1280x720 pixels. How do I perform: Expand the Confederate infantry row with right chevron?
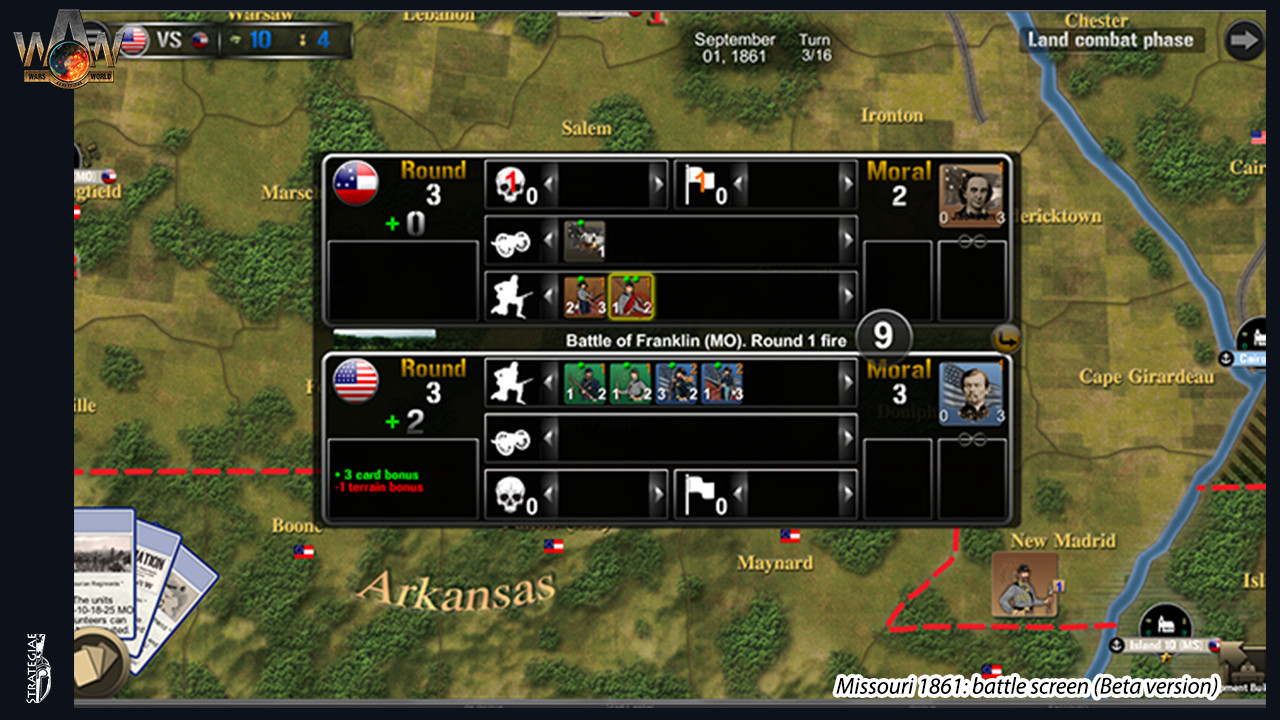pos(850,295)
